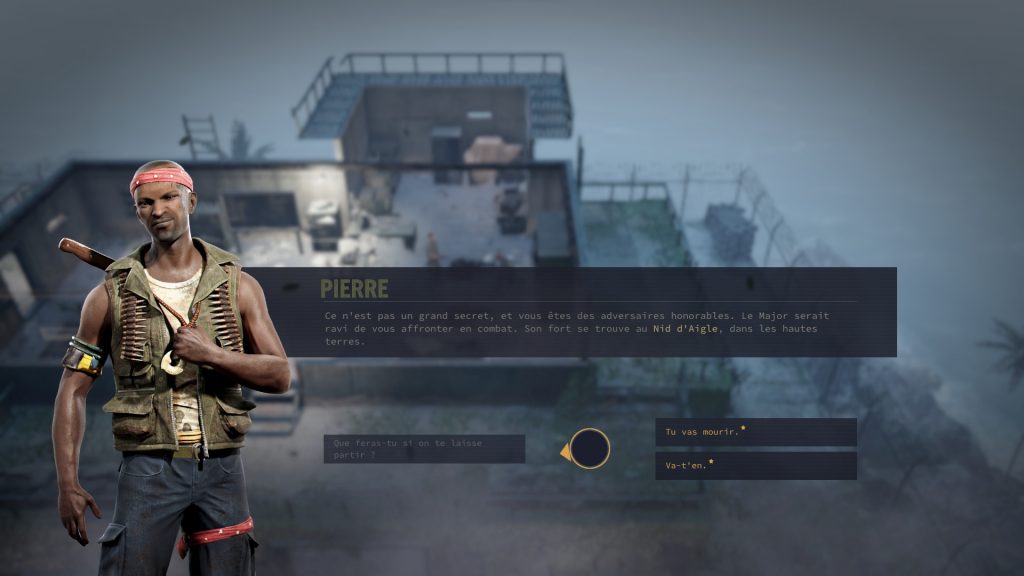Ask "Que feras-tu si on te laisse partir ?"
This screenshot has height=576, width=1024.
pyautogui.click(x=424, y=449)
